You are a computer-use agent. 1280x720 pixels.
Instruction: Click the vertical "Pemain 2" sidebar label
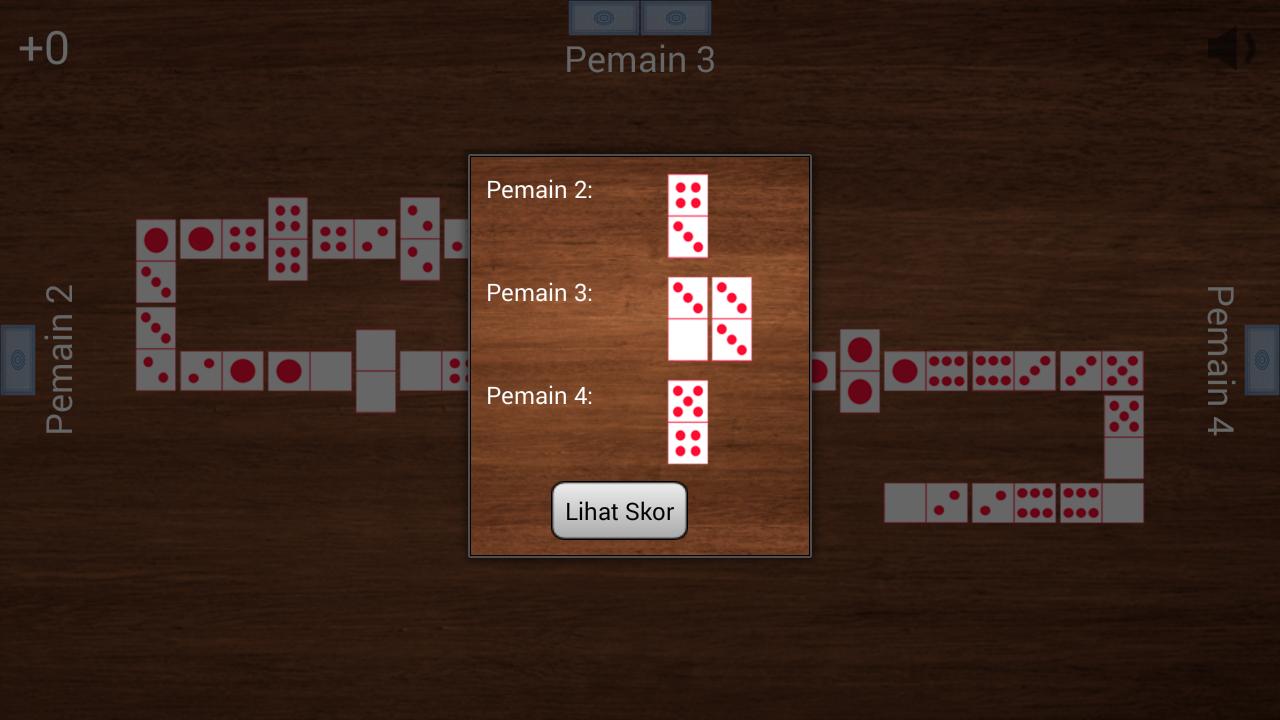click(55, 360)
